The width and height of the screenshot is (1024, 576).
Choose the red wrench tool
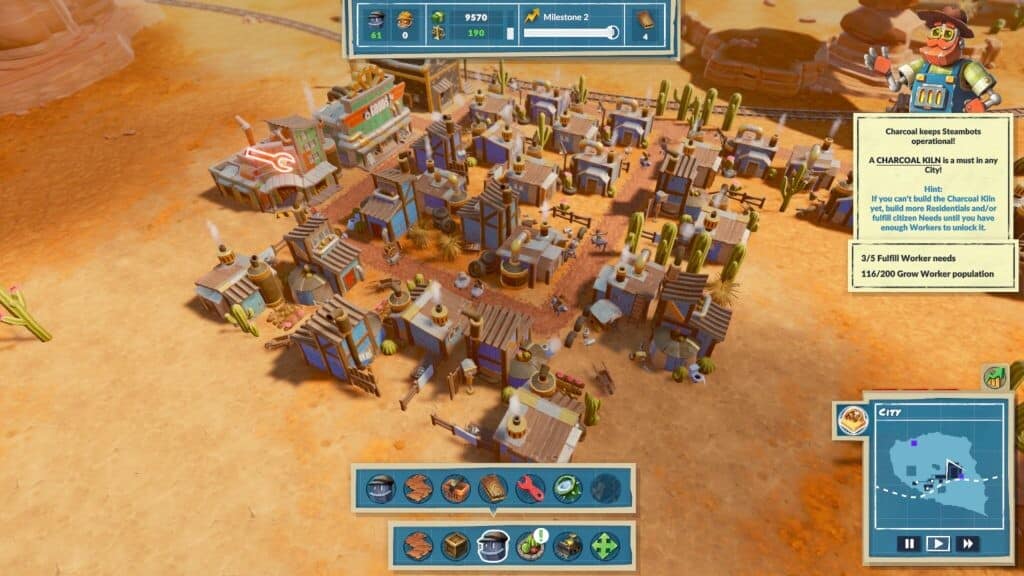531,488
